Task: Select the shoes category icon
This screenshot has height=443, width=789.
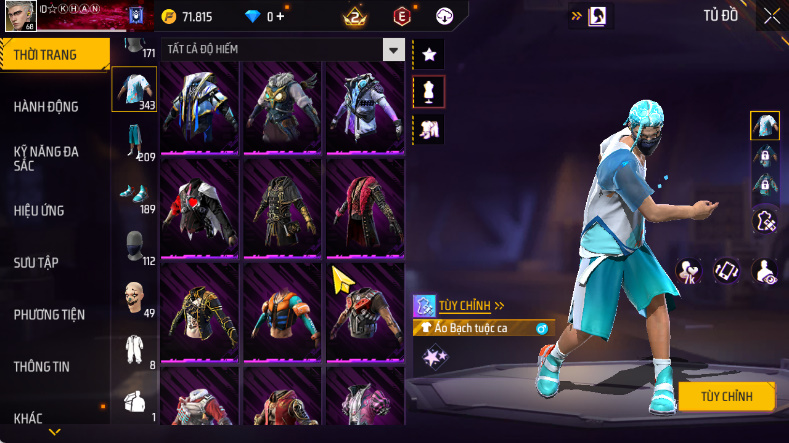Action: coord(134,194)
